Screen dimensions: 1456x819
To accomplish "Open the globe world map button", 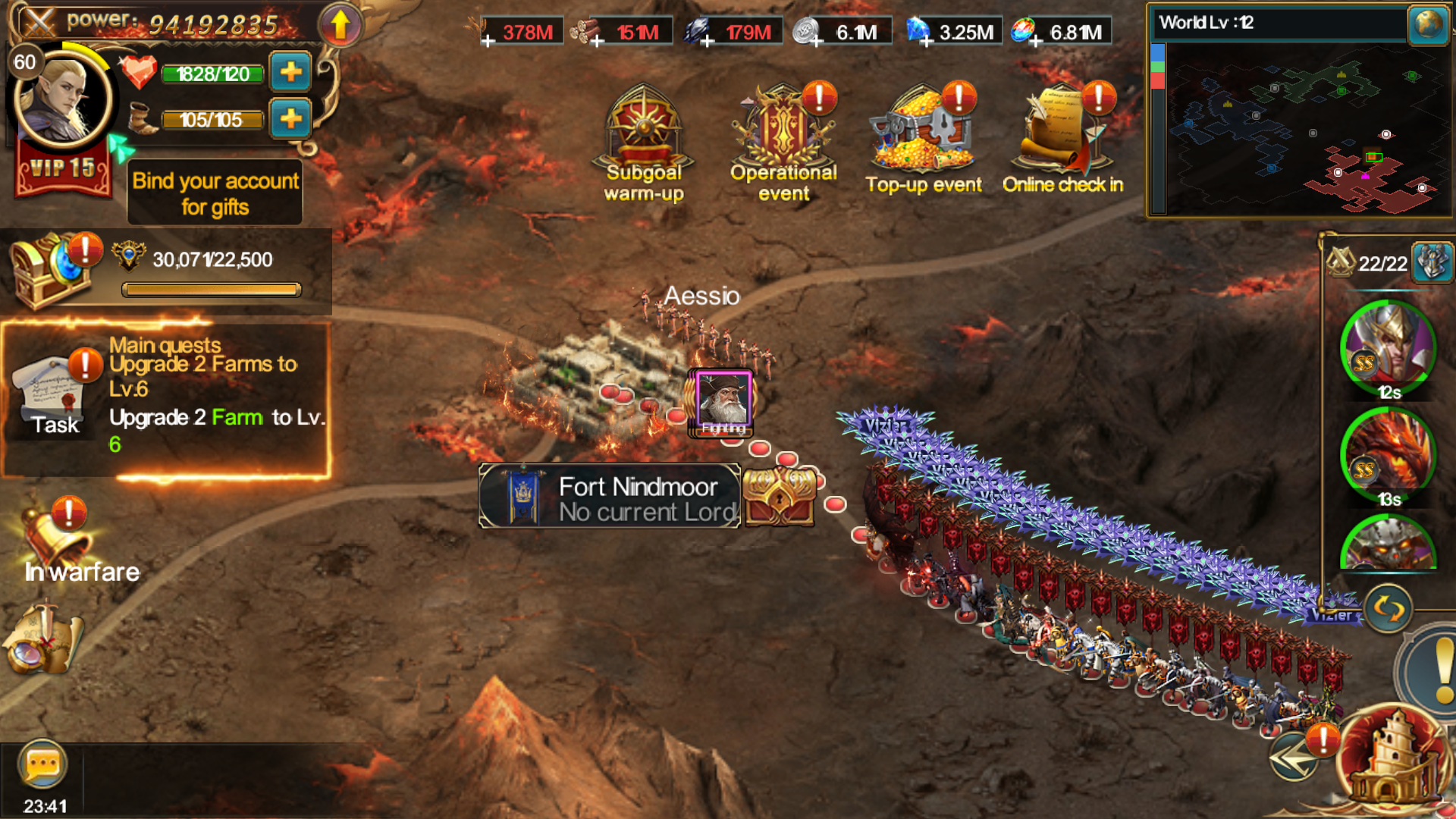I will tap(1428, 24).
